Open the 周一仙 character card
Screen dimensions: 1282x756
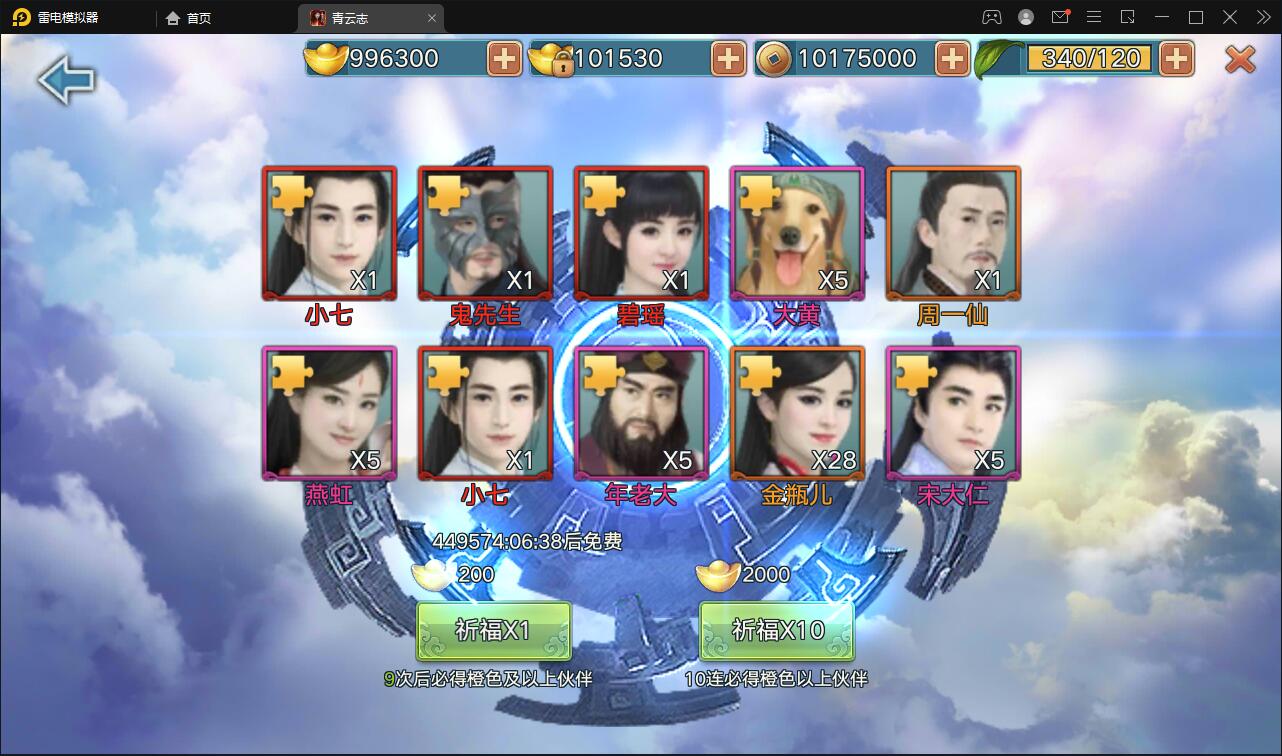pyautogui.click(x=953, y=234)
